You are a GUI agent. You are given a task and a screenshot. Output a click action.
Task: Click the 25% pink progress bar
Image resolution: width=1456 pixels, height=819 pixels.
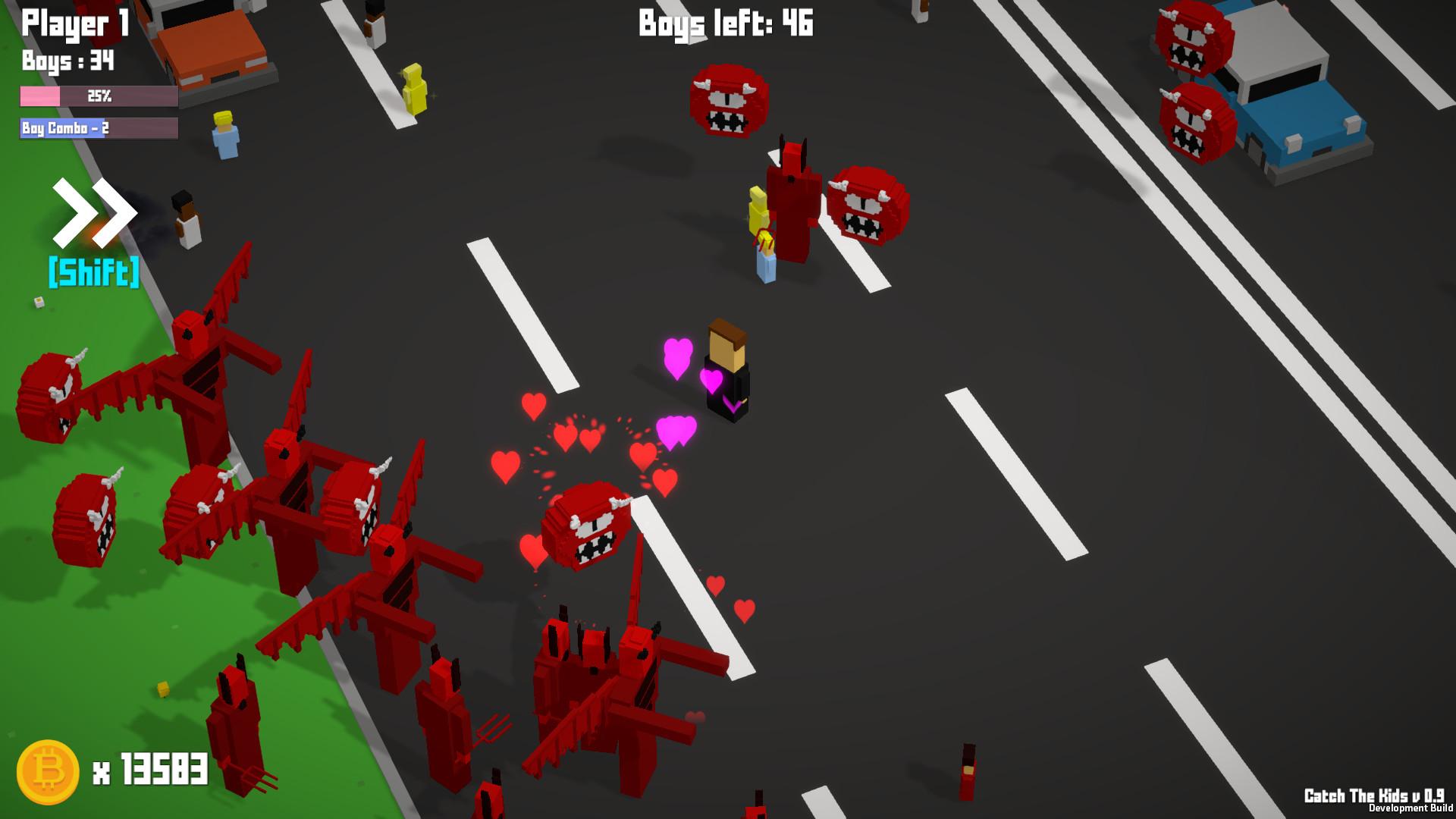pos(99,96)
